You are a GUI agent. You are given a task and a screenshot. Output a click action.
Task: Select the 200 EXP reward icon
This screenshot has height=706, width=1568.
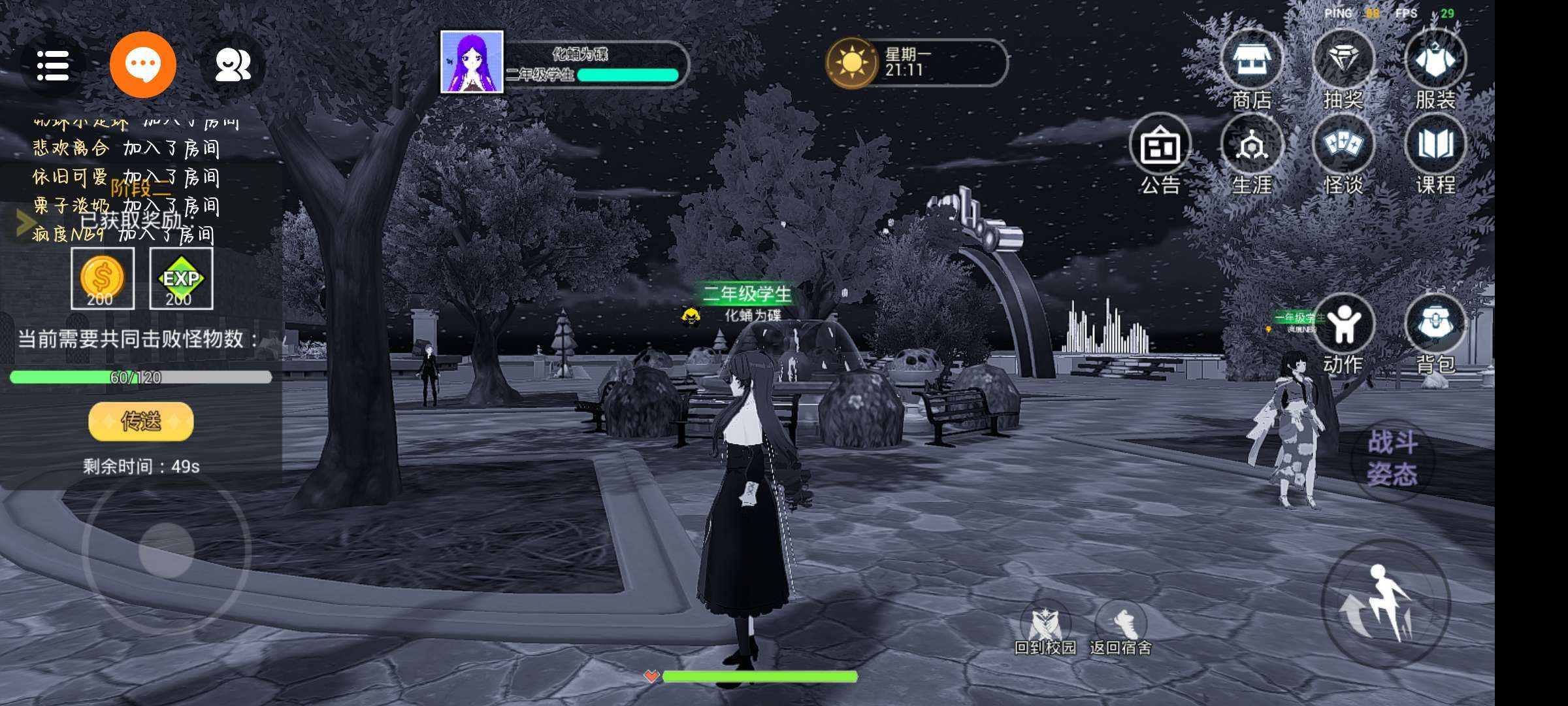[x=181, y=279]
